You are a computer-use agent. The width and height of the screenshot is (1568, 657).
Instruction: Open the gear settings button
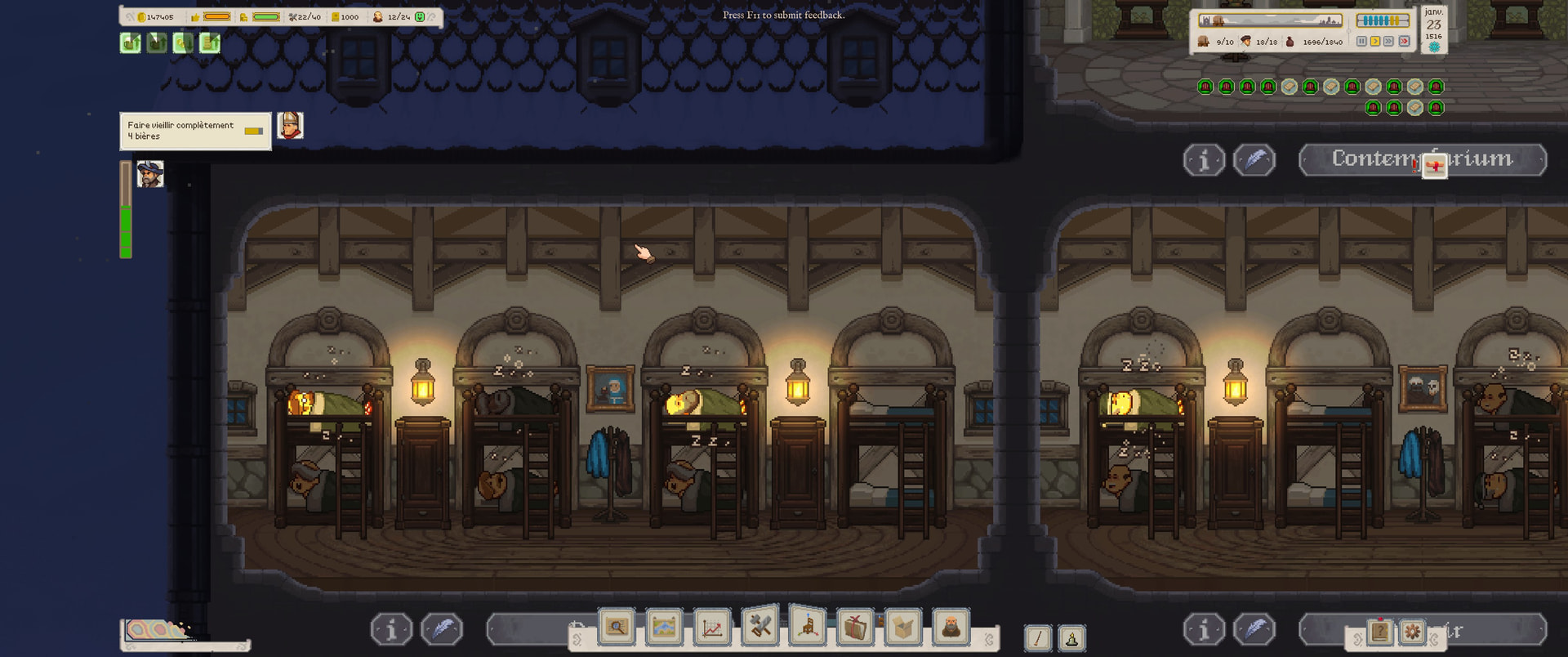click(1412, 632)
